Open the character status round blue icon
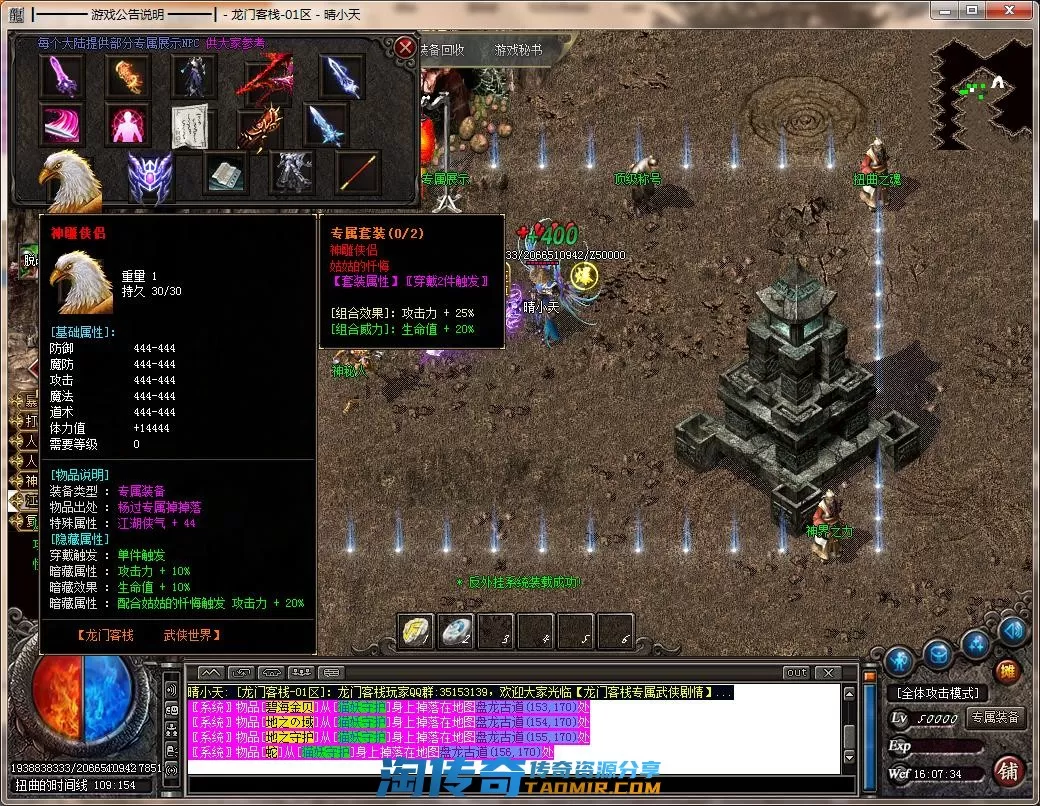This screenshot has width=1040, height=806. tap(900, 659)
